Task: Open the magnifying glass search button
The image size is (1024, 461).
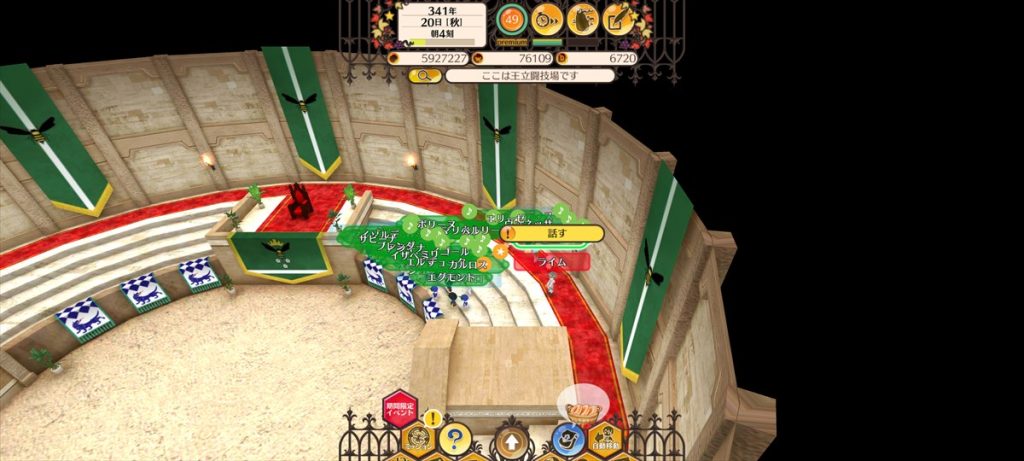Action: click(423, 75)
